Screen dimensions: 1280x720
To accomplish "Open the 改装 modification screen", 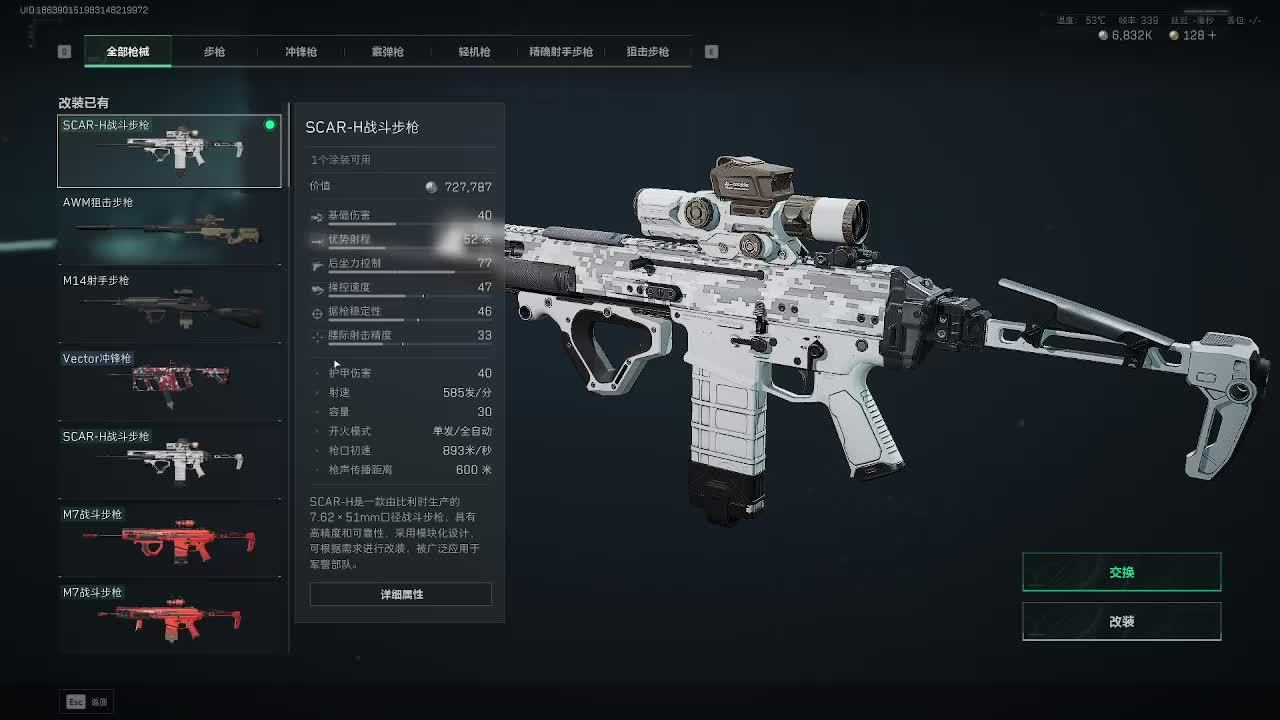I will 1121,621.
